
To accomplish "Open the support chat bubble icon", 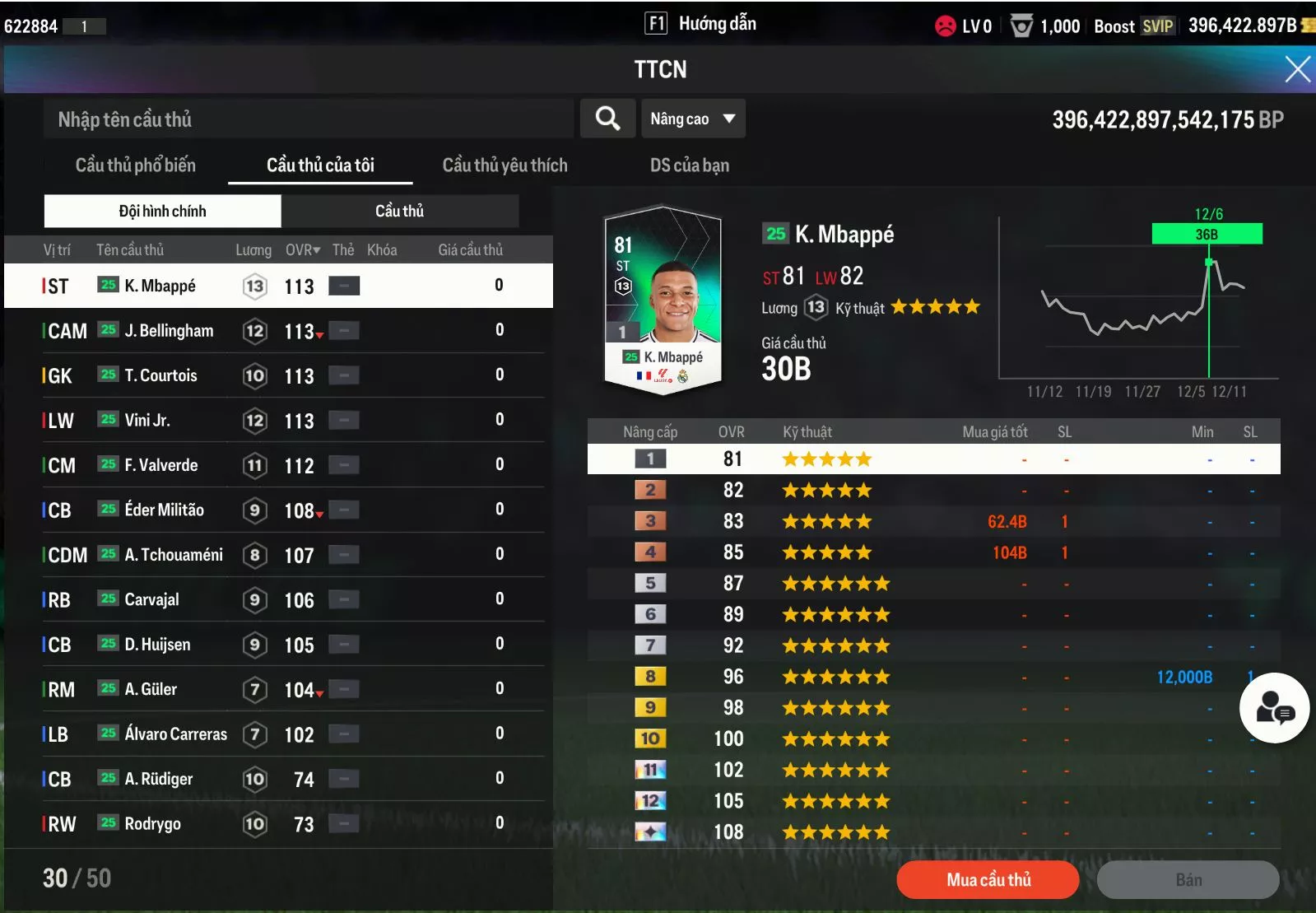I will [1274, 708].
